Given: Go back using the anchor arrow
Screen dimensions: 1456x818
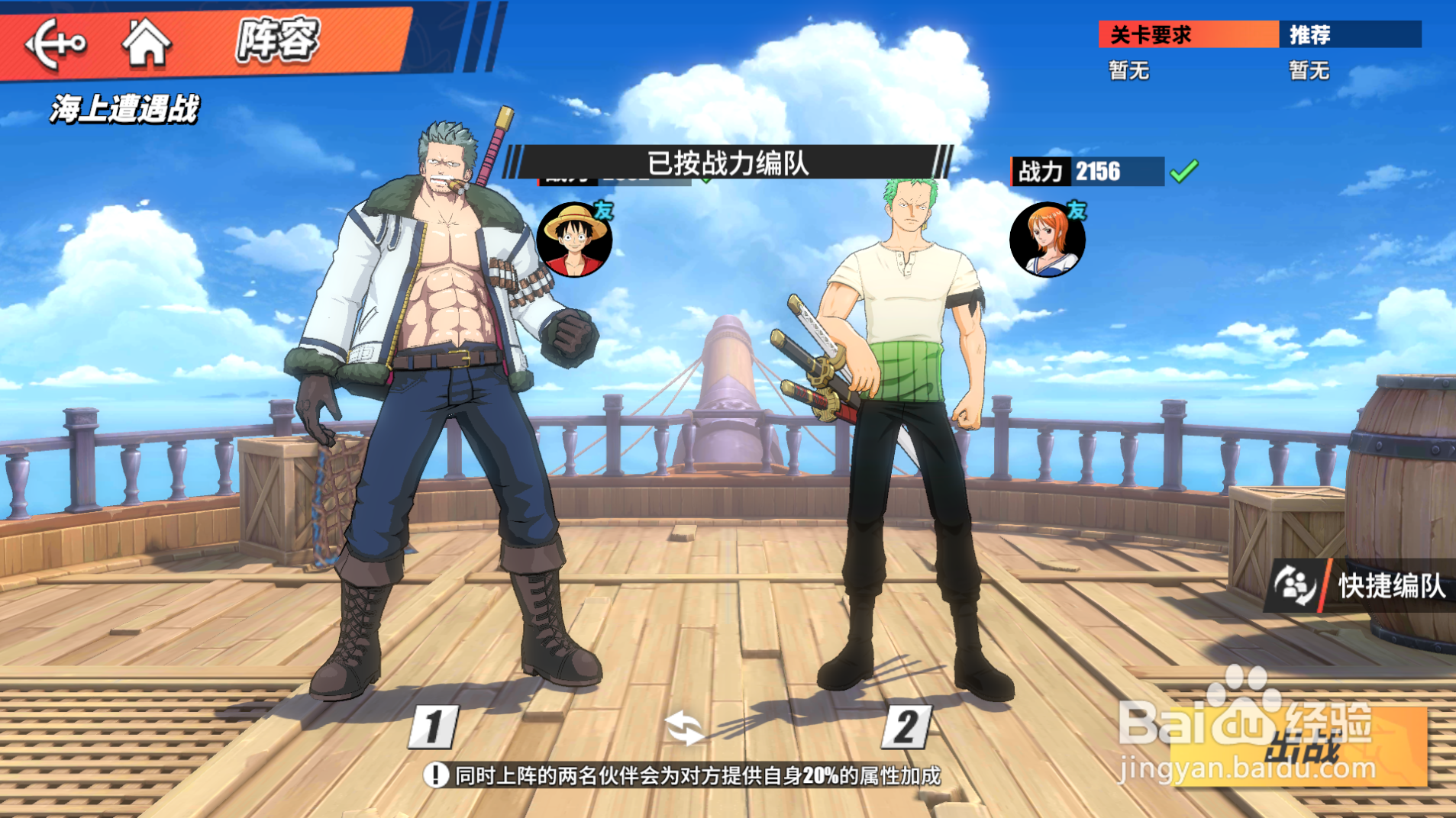Looking at the screenshot, I should coord(55,43).
